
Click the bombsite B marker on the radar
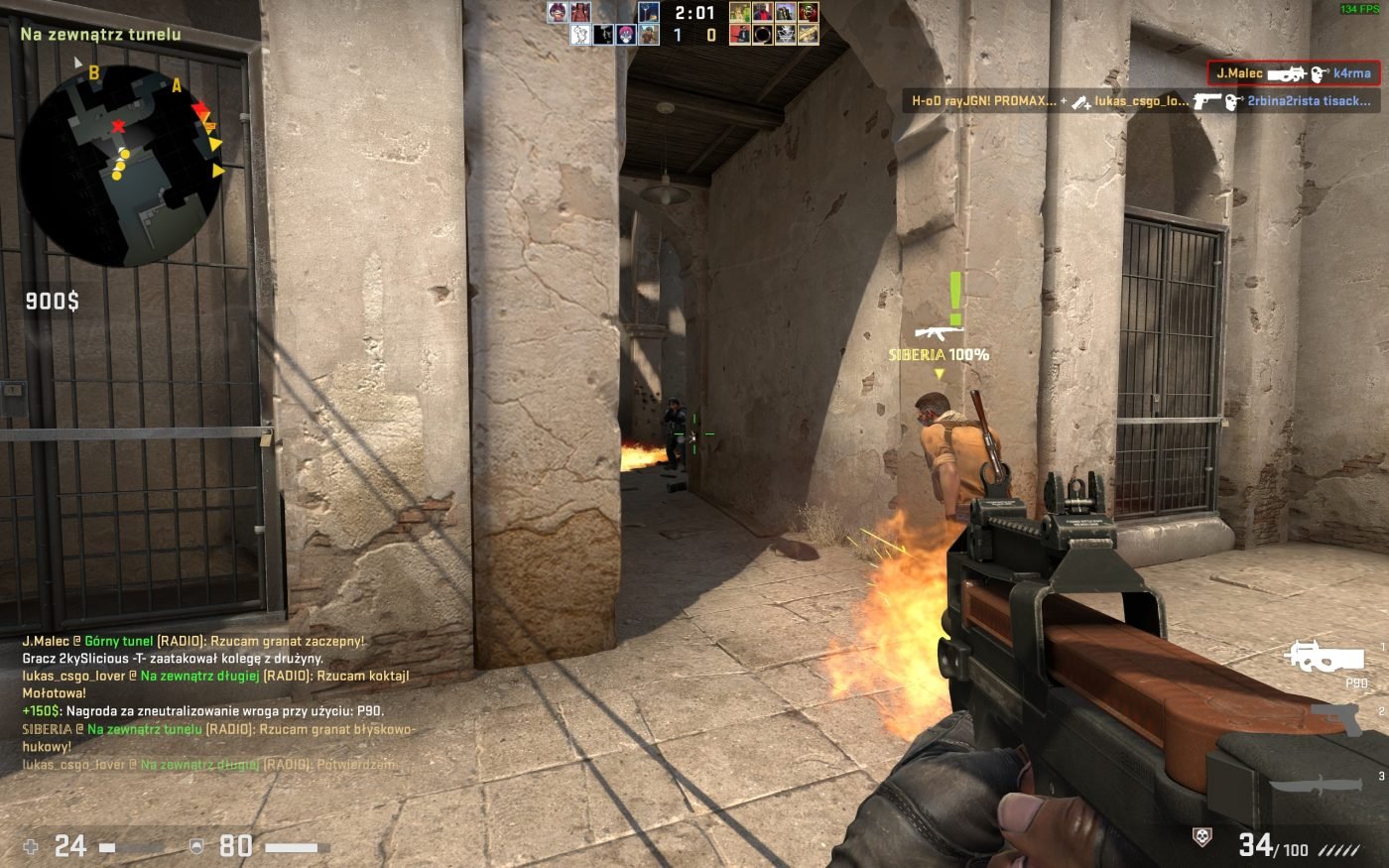[x=94, y=72]
